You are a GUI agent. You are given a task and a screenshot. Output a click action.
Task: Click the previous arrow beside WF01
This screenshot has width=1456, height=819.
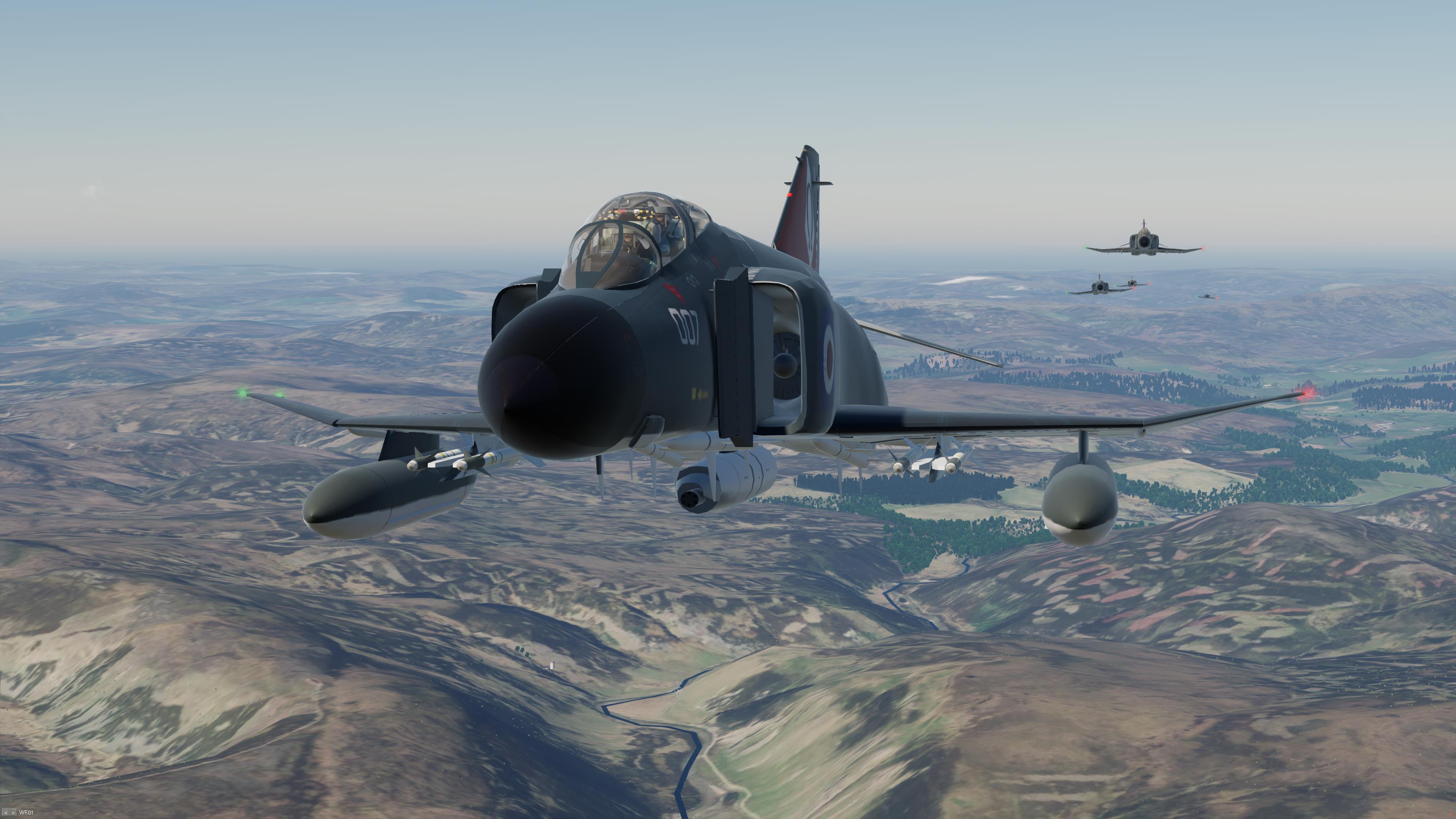[x=6, y=813]
